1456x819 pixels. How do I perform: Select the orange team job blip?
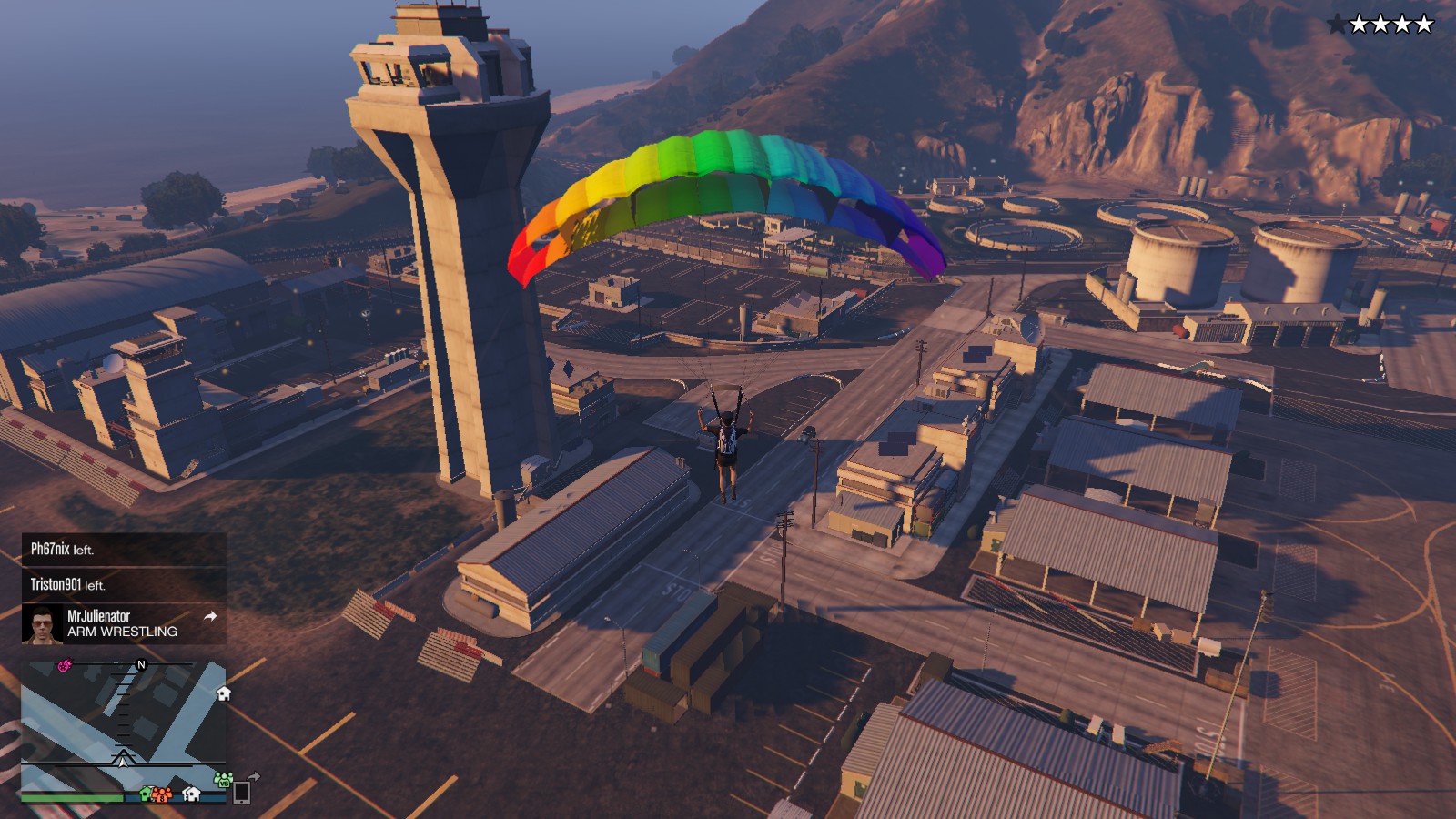(162, 794)
